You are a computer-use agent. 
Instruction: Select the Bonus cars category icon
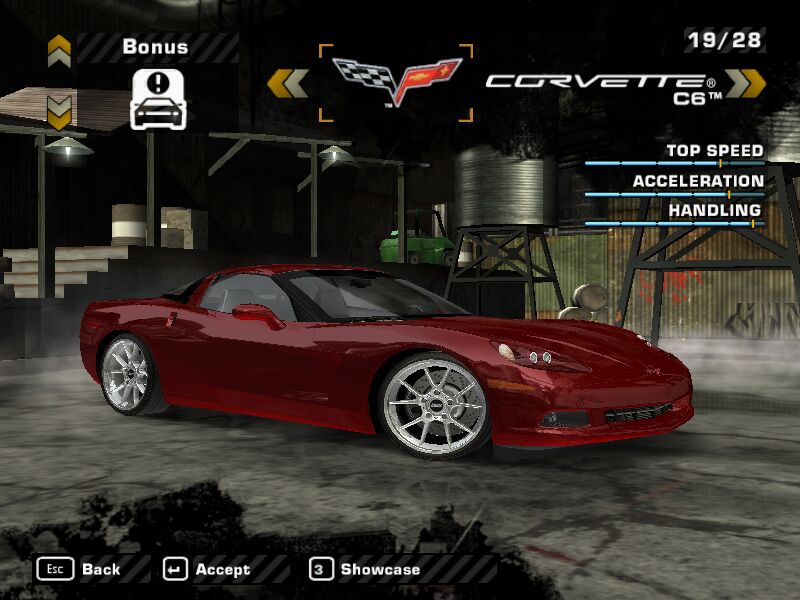[x=159, y=98]
